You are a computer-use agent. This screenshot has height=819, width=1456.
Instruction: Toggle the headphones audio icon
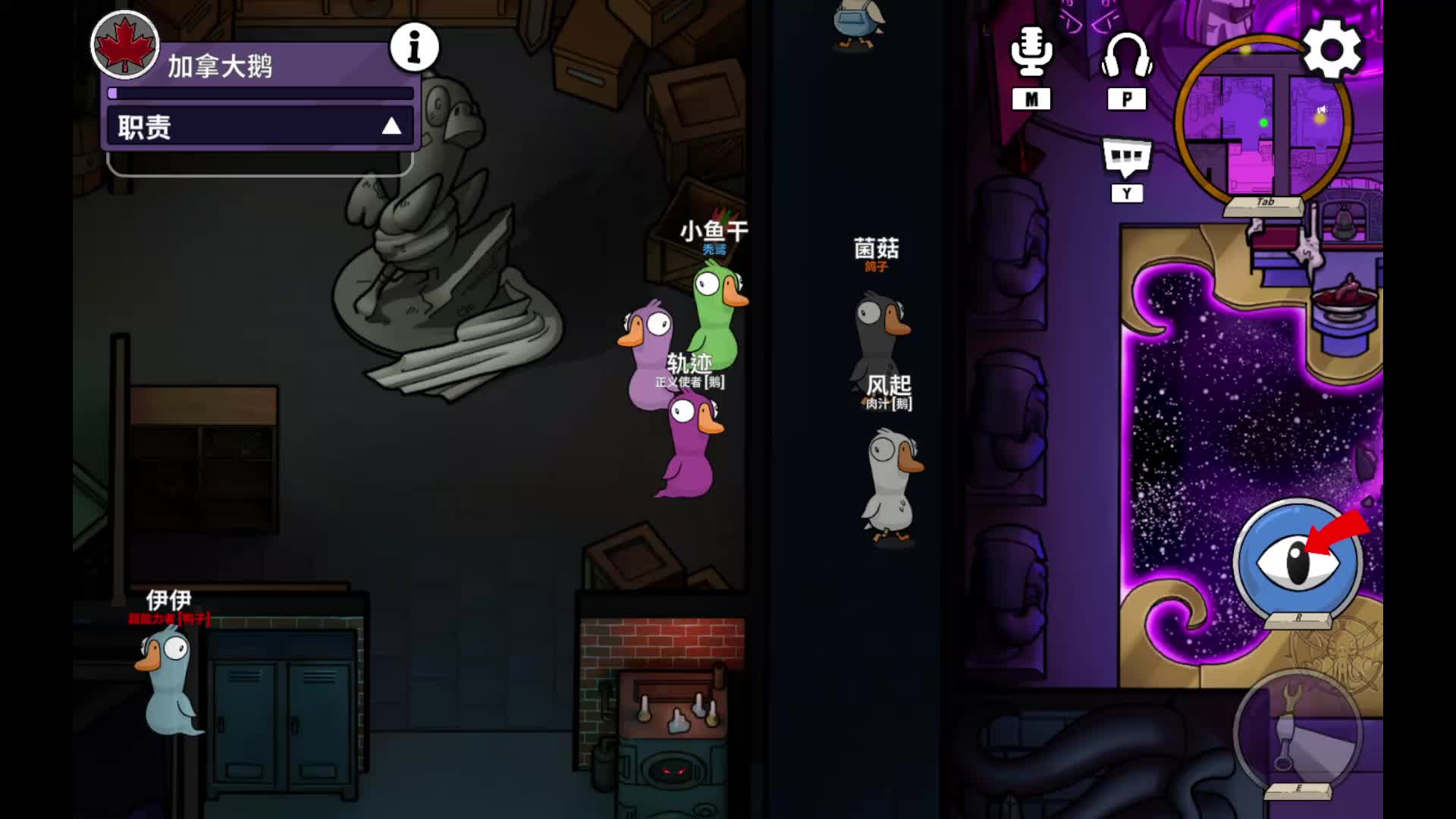coord(1127,55)
